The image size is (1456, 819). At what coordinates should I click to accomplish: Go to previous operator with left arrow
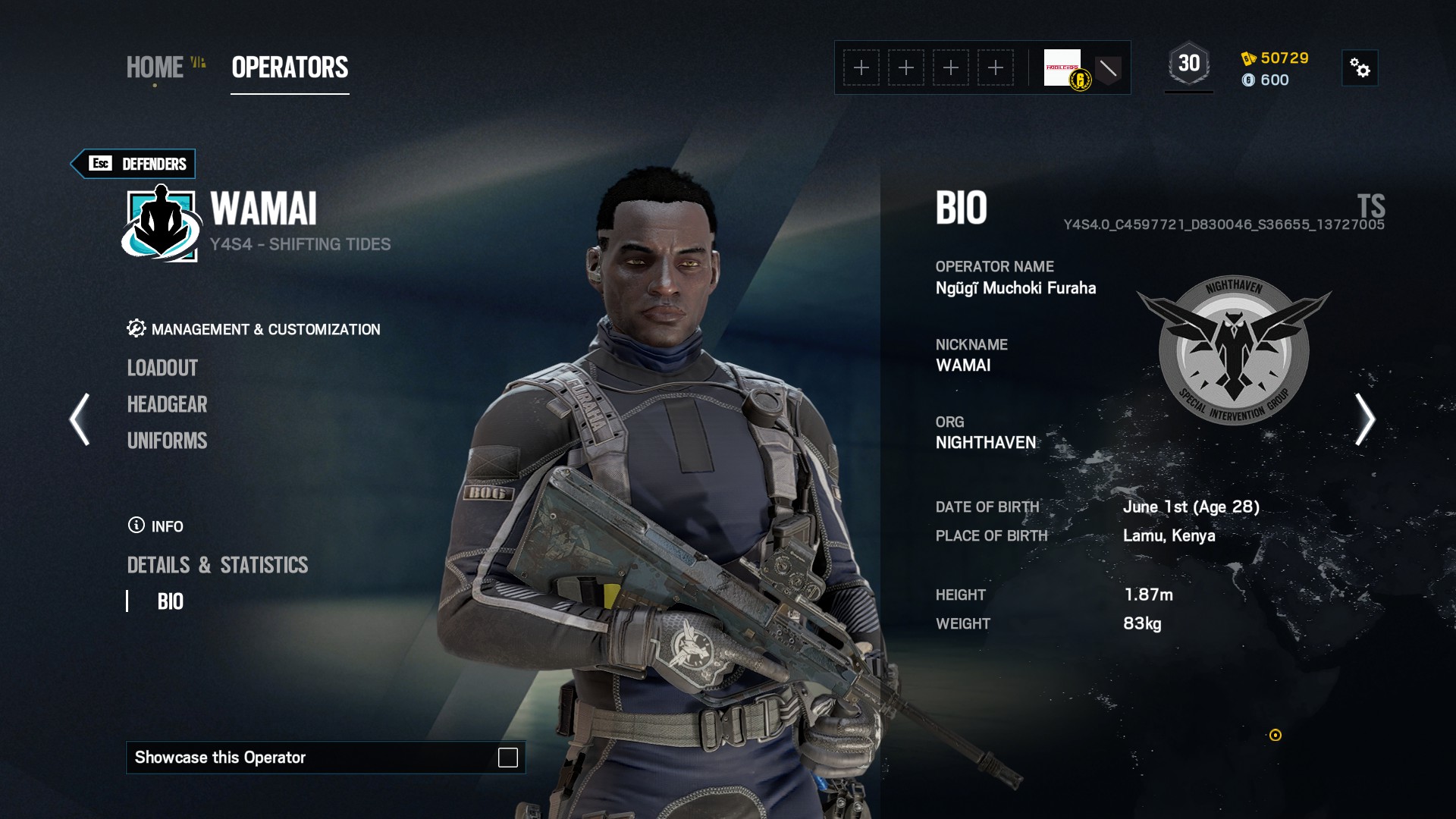click(x=80, y=419)
